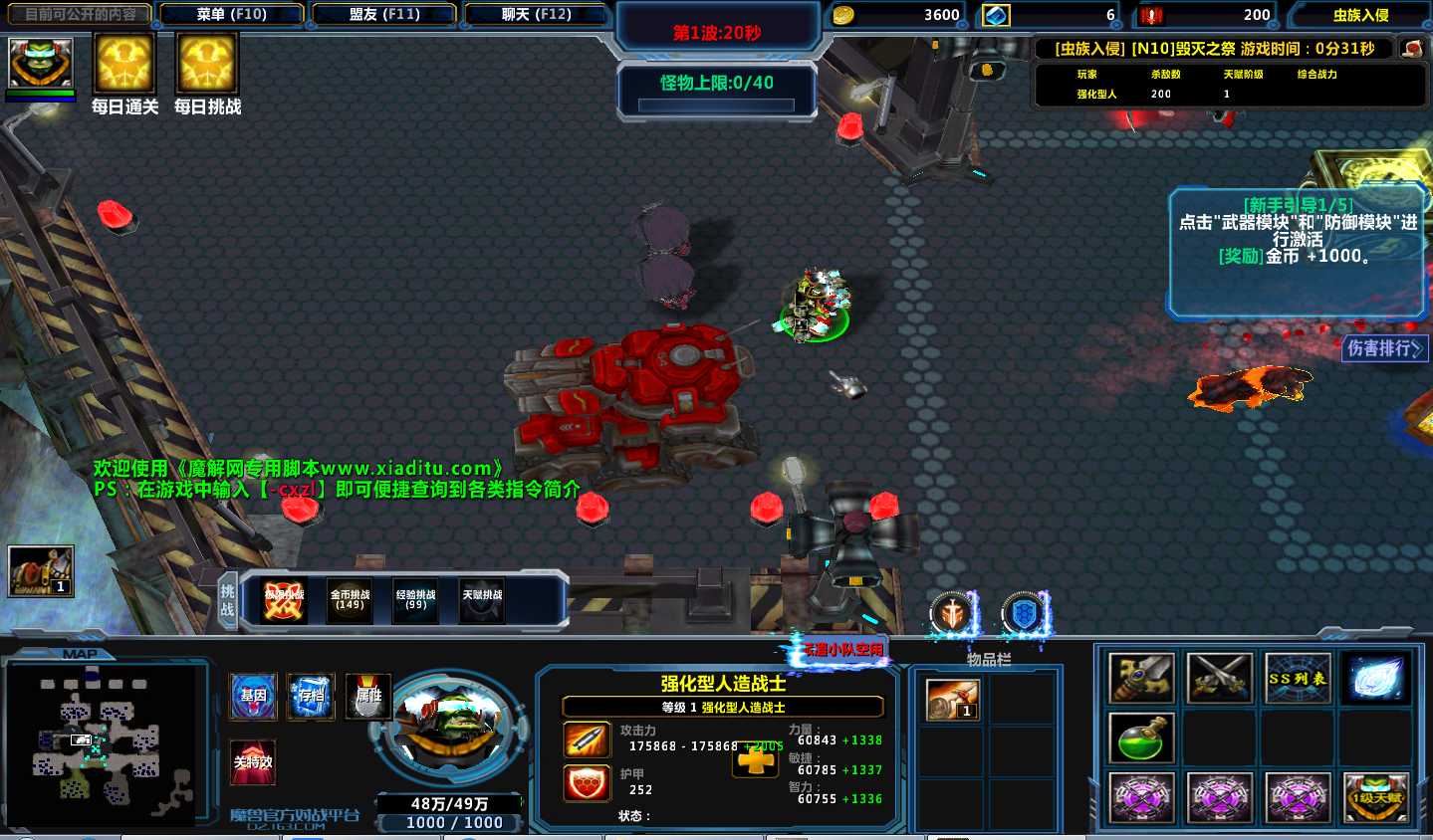Open the 菜单 (F10) menu
Viewport: 1433px width, 840px height.
[x=231, y=15]
